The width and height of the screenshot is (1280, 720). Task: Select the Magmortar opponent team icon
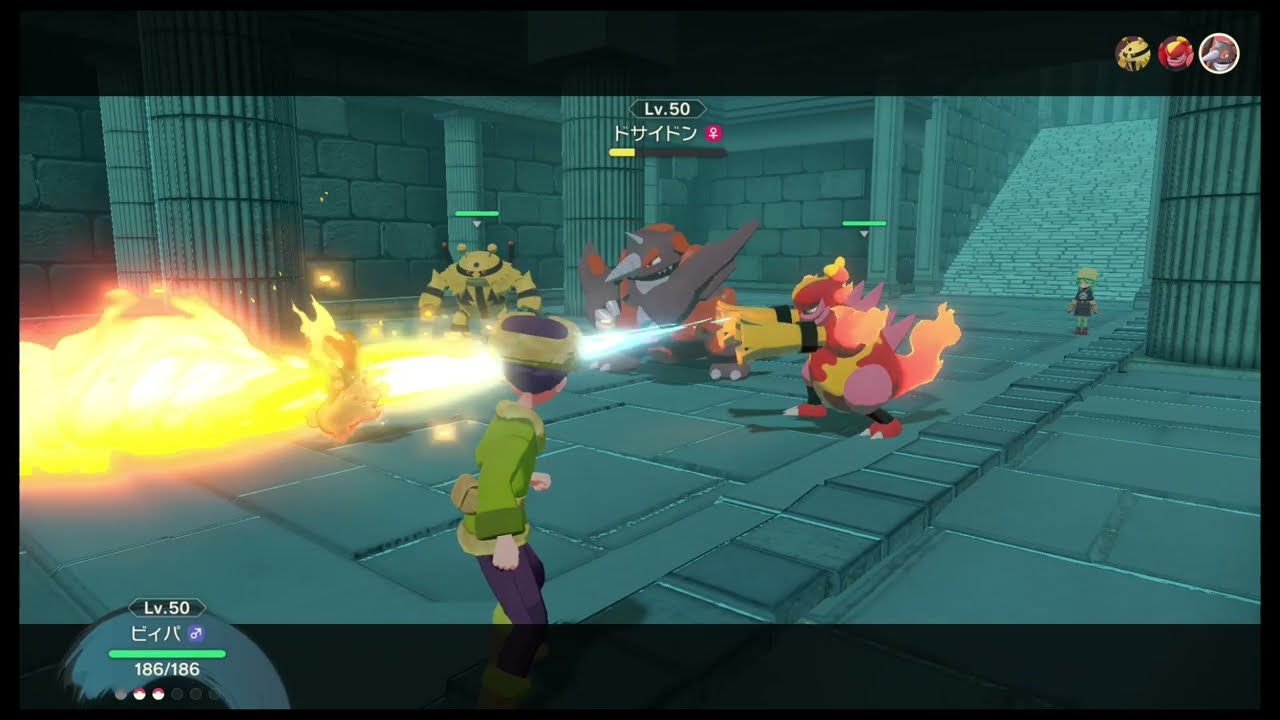tap(1175, 53)
